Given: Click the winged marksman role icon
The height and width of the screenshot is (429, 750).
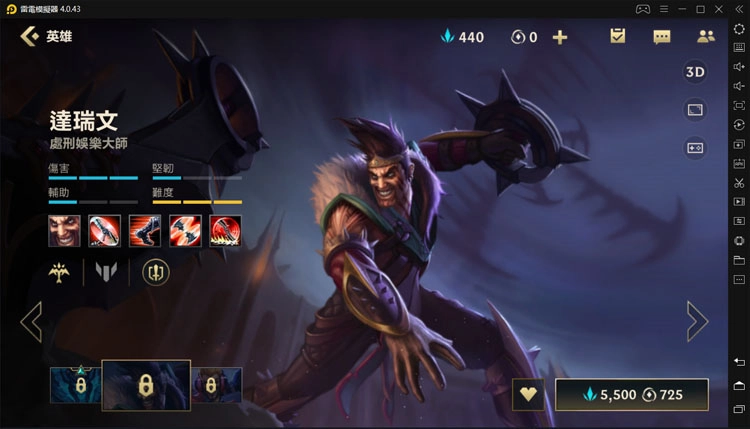Looking at the screenshot, I should click(64, 271).
